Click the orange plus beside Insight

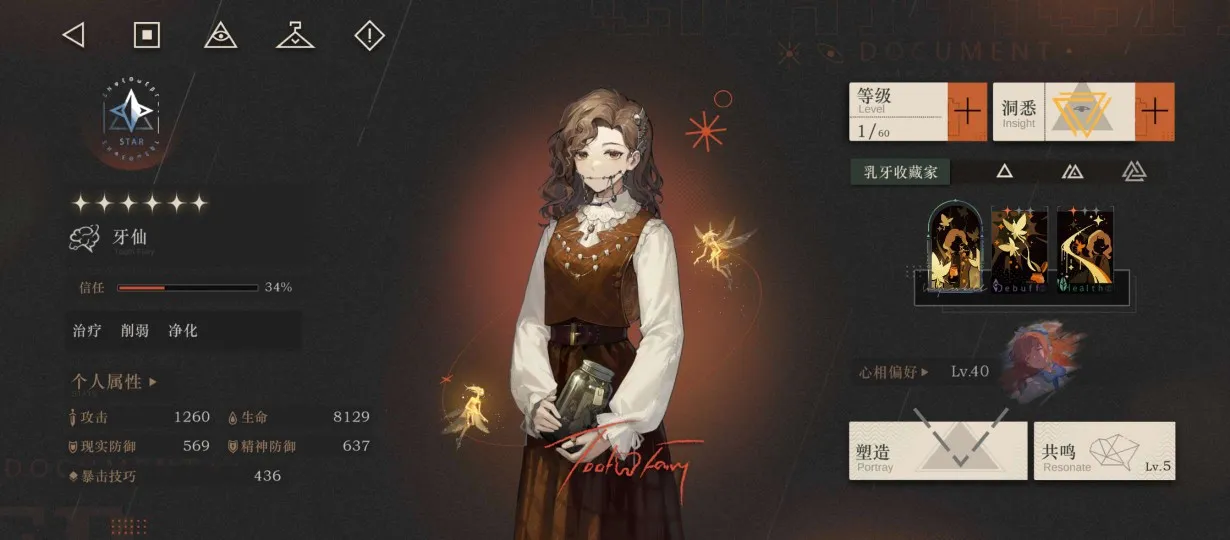1154,111
